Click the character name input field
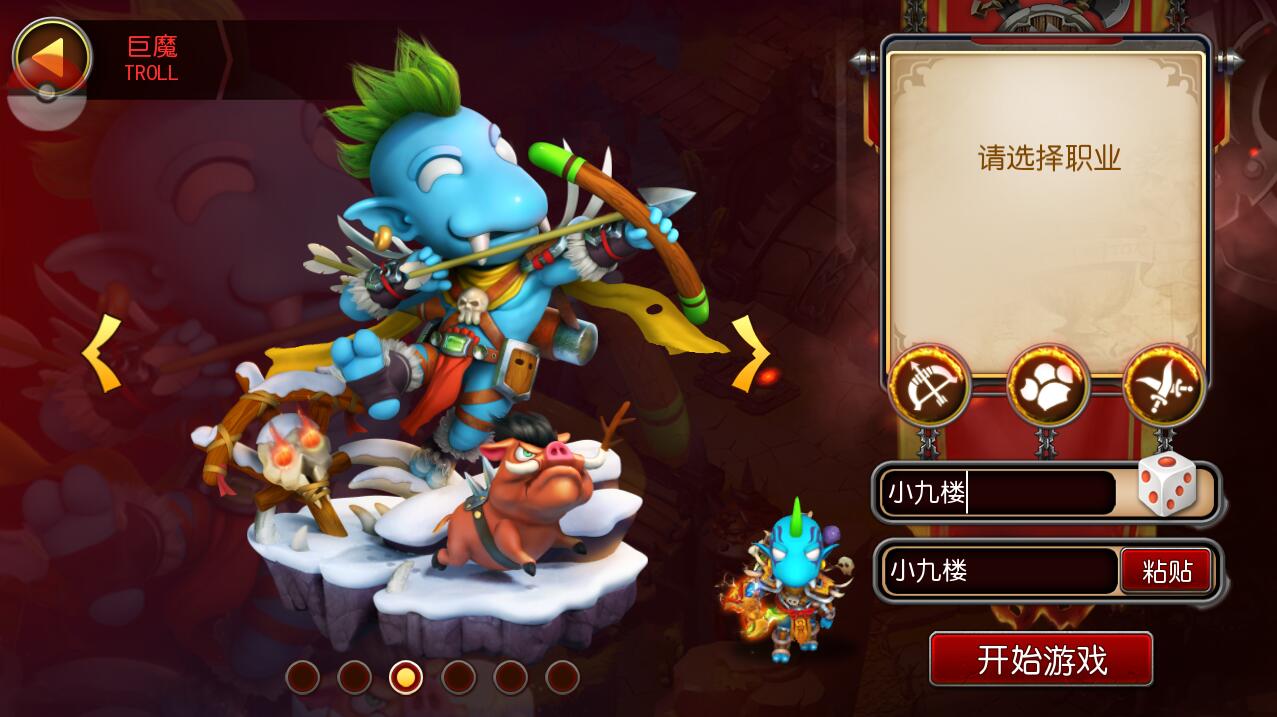1277x717 pixels. coord(997,493)
